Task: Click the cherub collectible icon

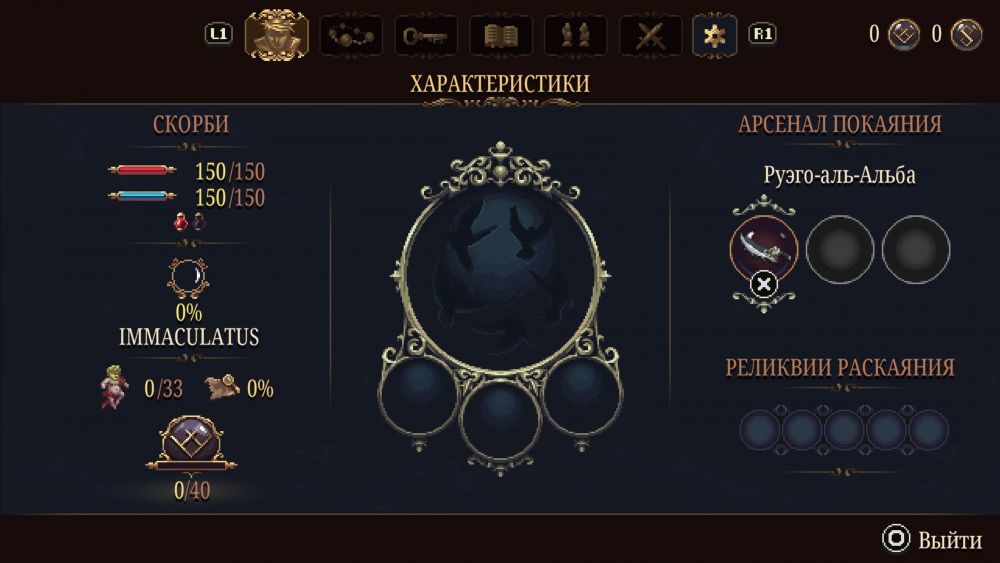Action: [x=115, y=387]
